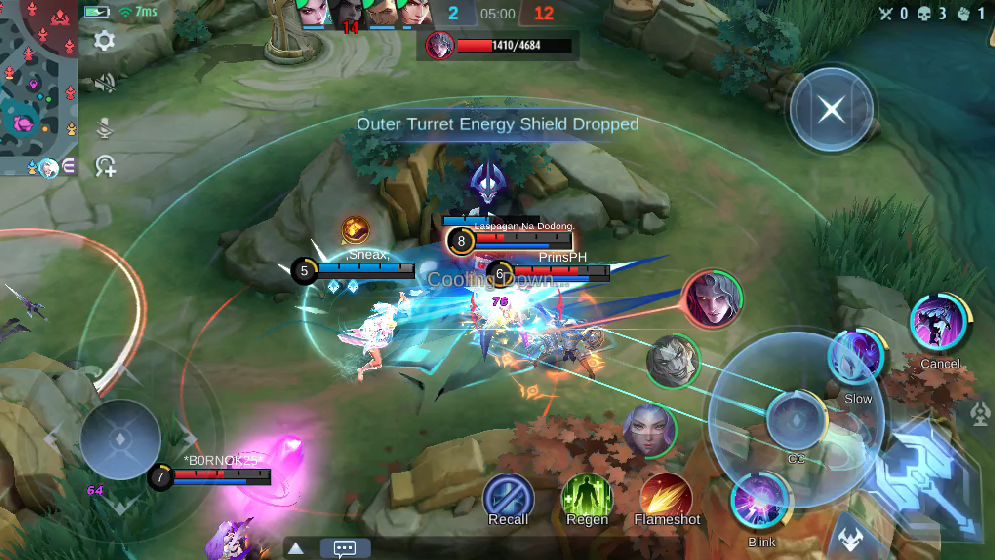Open the settings gear
This screenshot has width=995, height=560.
pyautogui.click(x=104, y=40)
